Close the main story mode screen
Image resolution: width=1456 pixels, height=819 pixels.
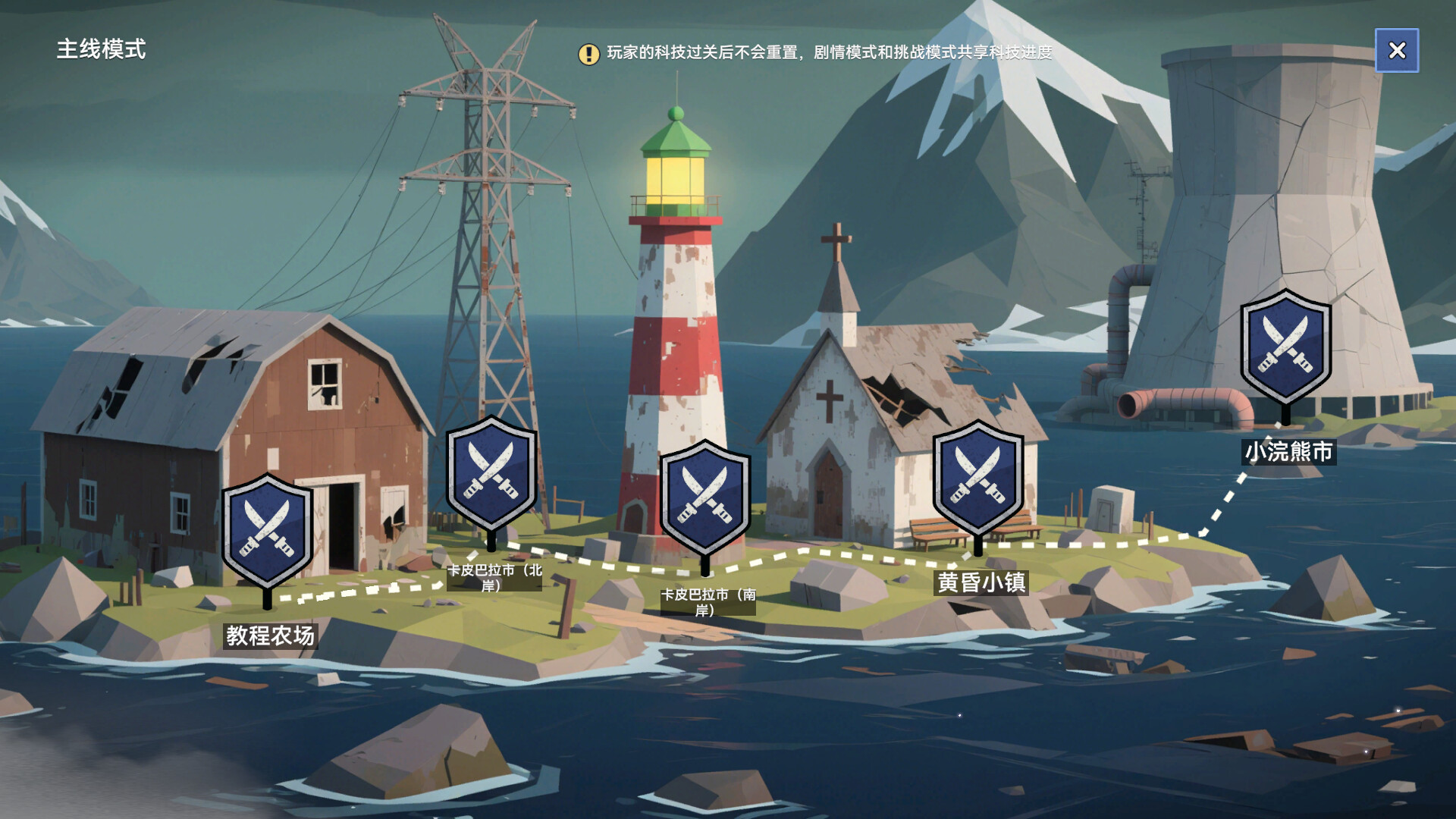click(x=1396, y=50)
